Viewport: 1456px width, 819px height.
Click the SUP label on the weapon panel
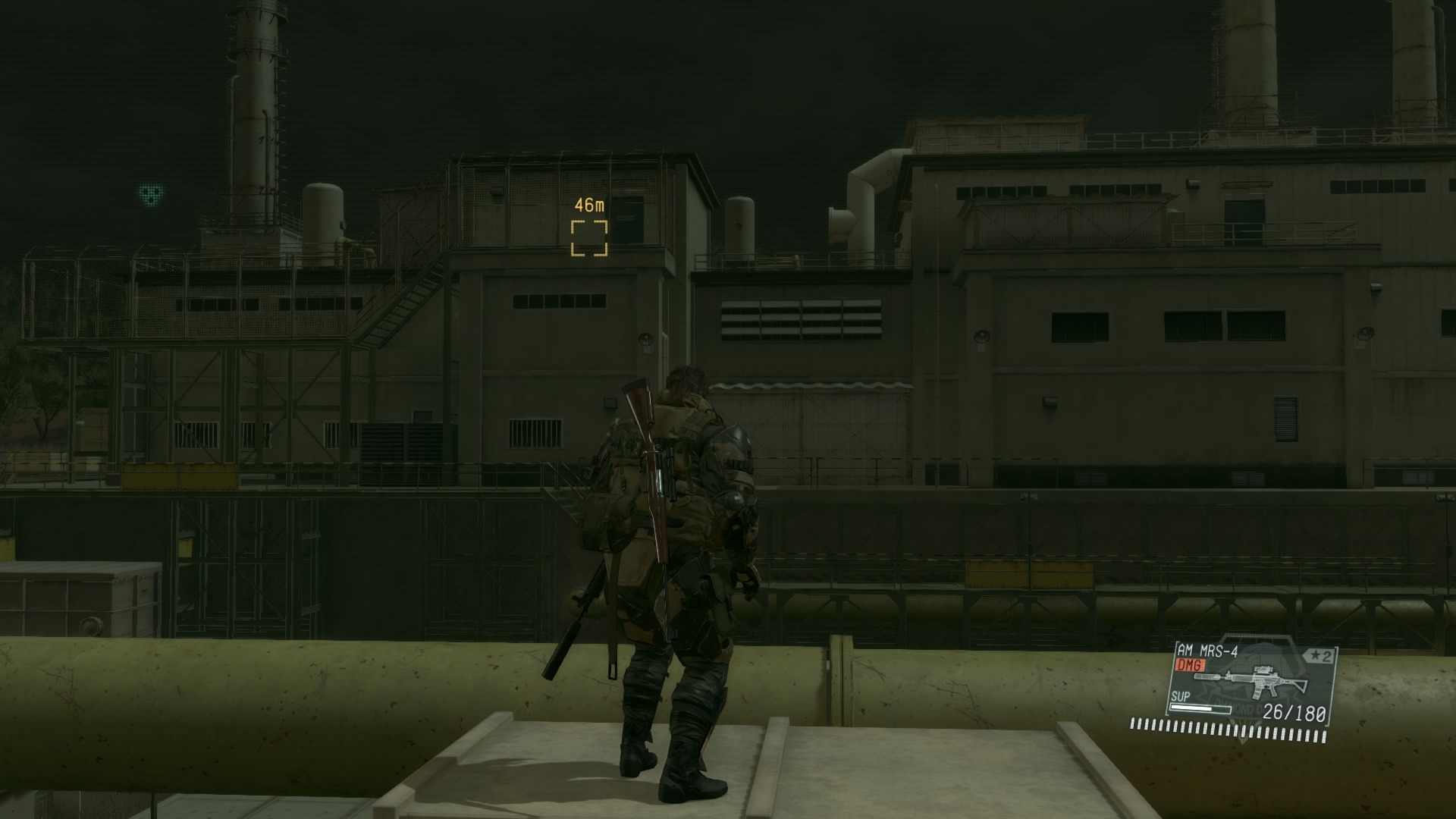click(x=1181, y=697)
